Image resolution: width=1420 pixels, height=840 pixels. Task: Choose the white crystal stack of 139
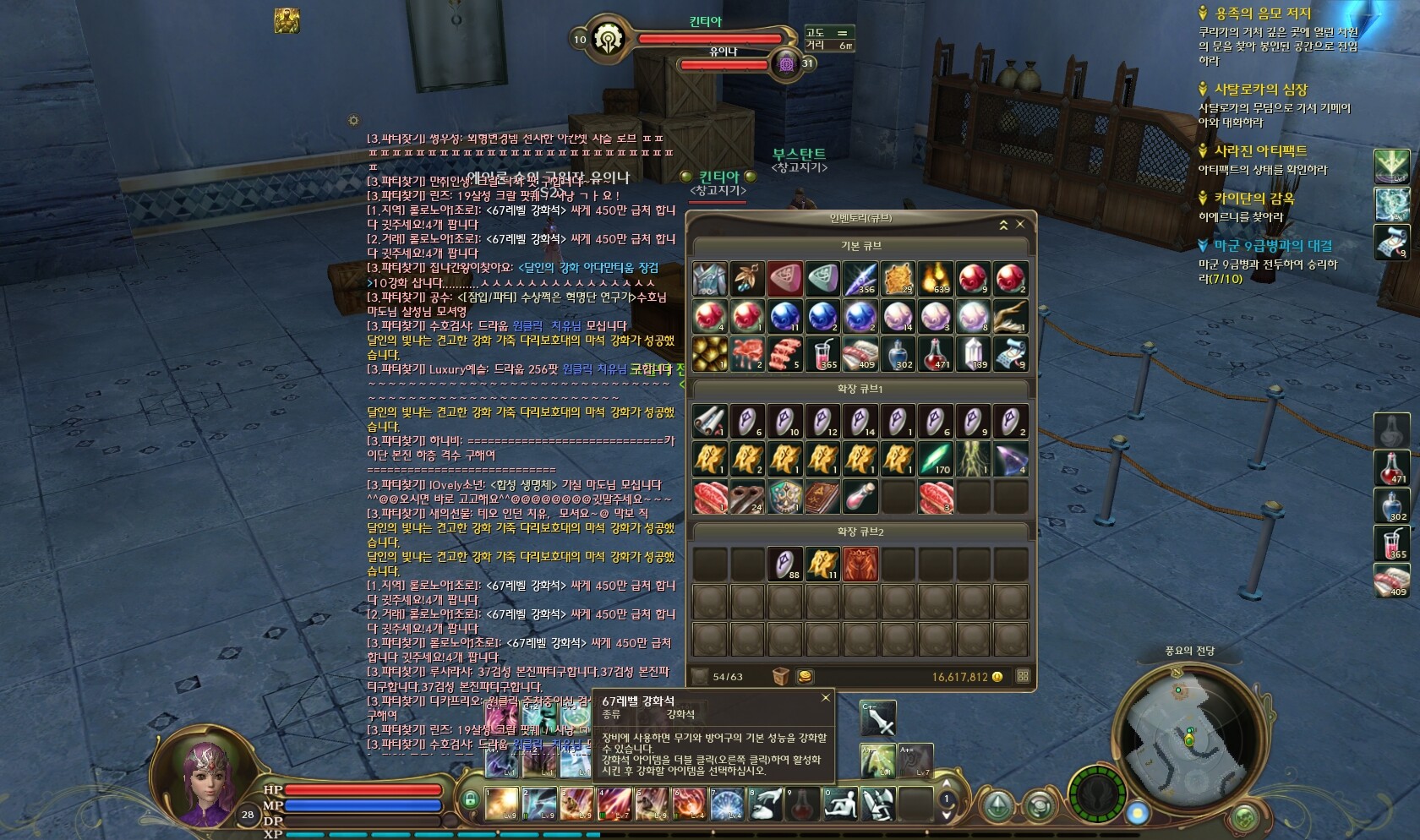tap(972, 354)
